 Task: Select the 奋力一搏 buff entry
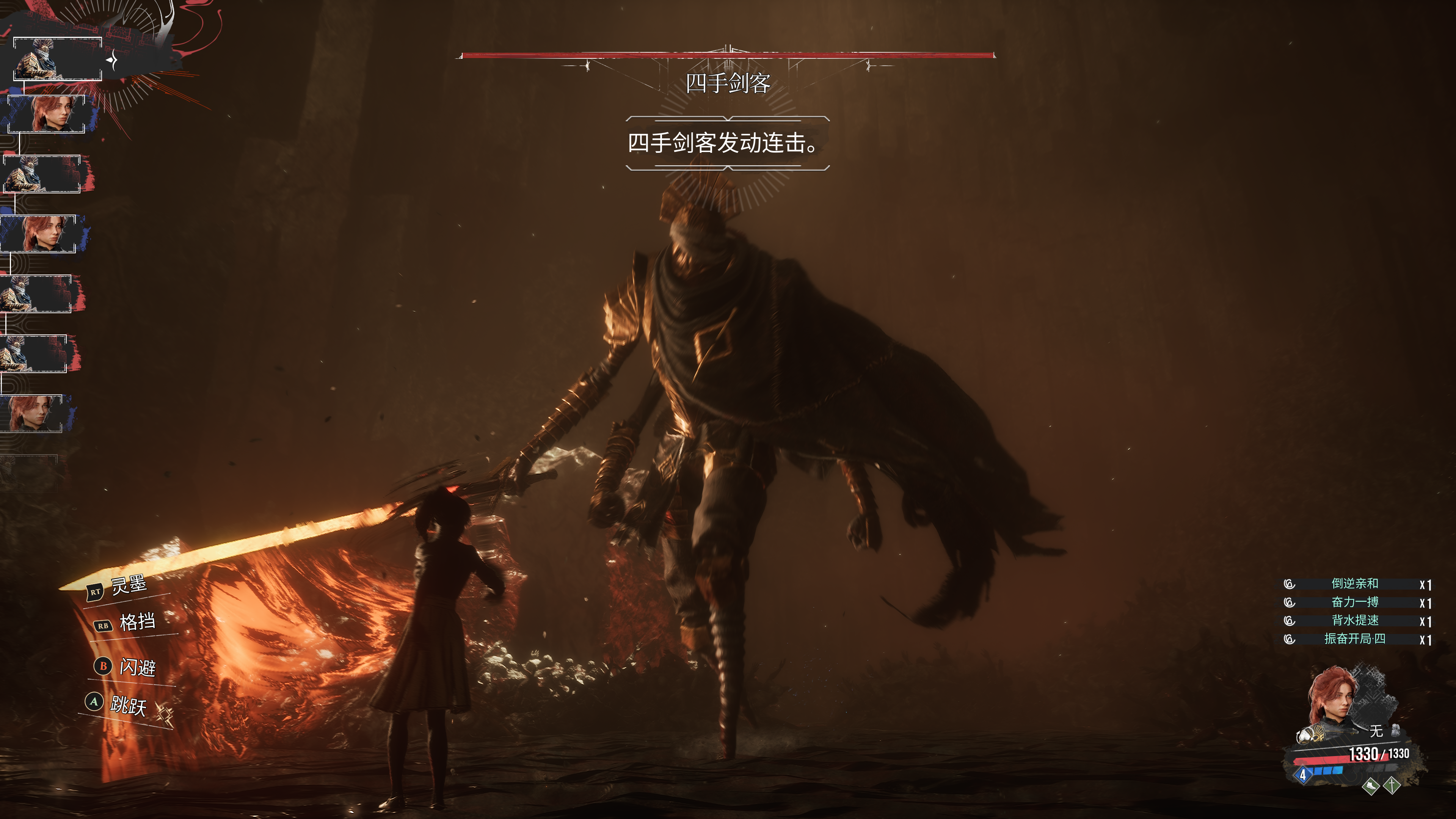(x=1354, y=602)
